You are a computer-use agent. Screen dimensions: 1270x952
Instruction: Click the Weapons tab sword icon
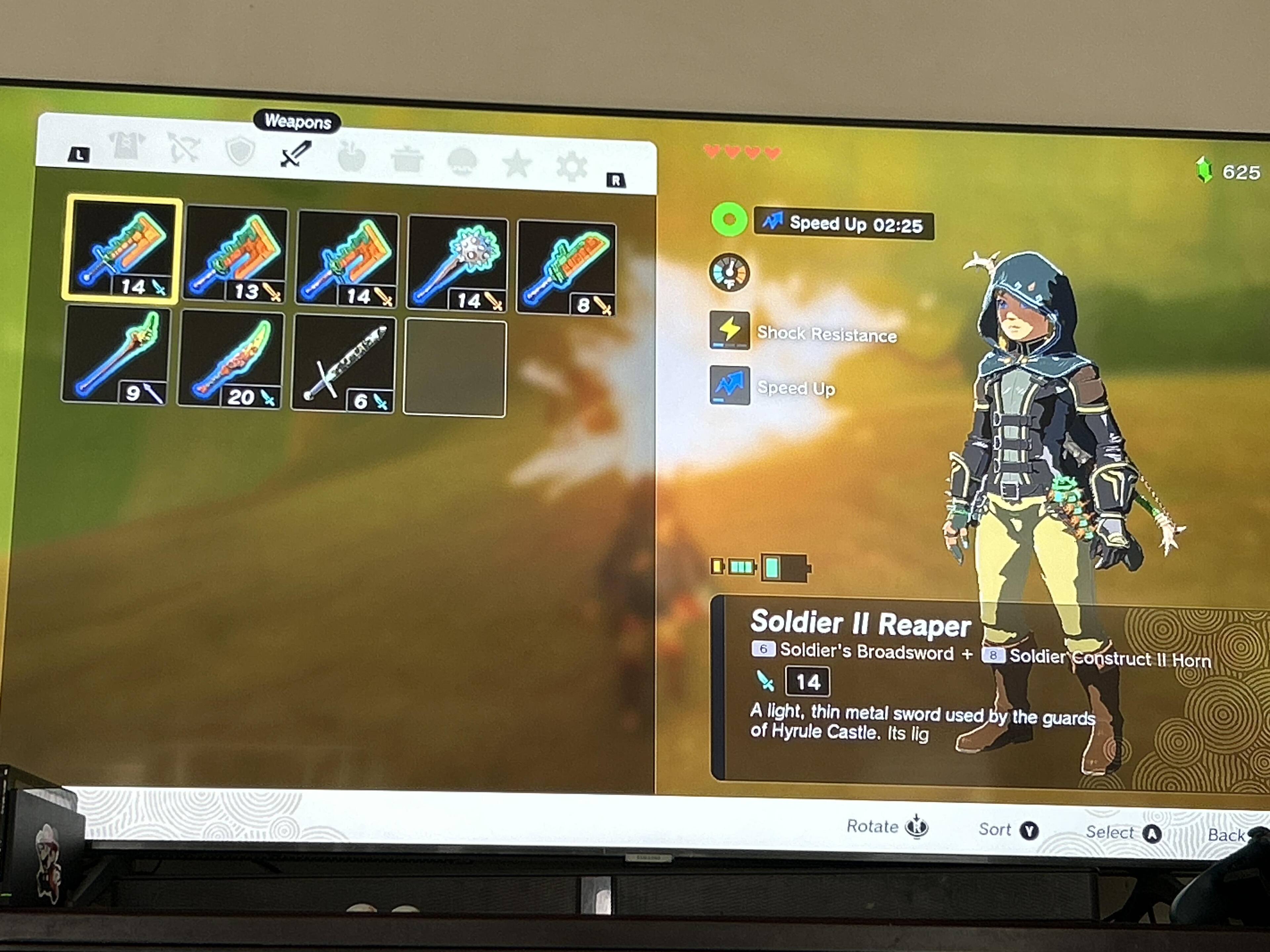(x=296, y=154)
